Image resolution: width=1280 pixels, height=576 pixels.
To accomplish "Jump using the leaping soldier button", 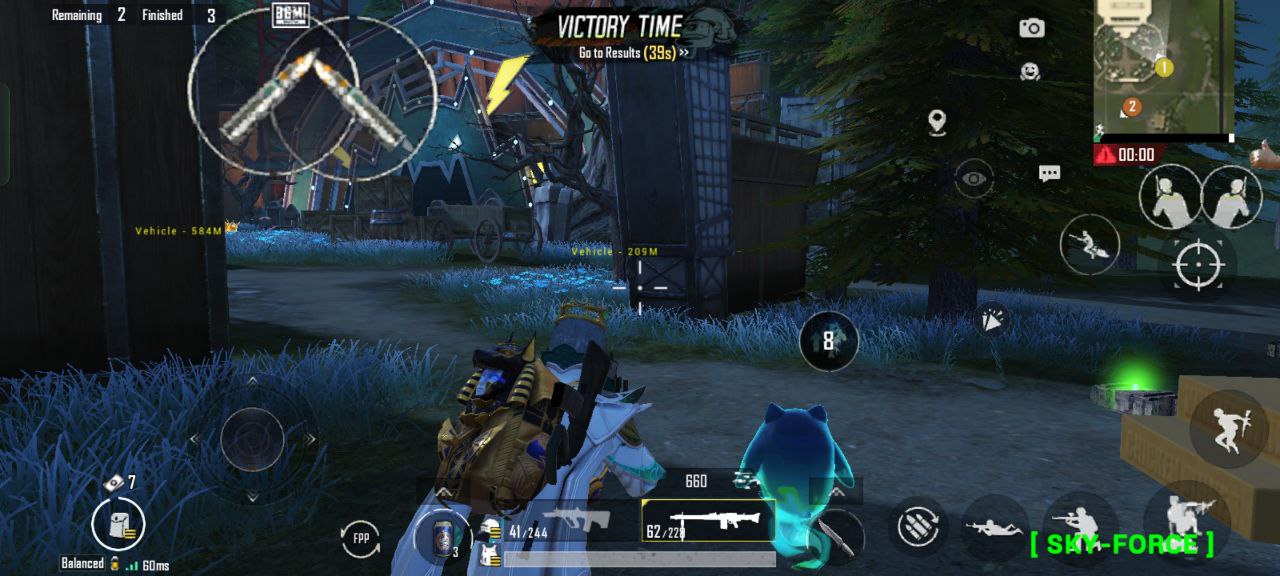I will [1228, 428].
